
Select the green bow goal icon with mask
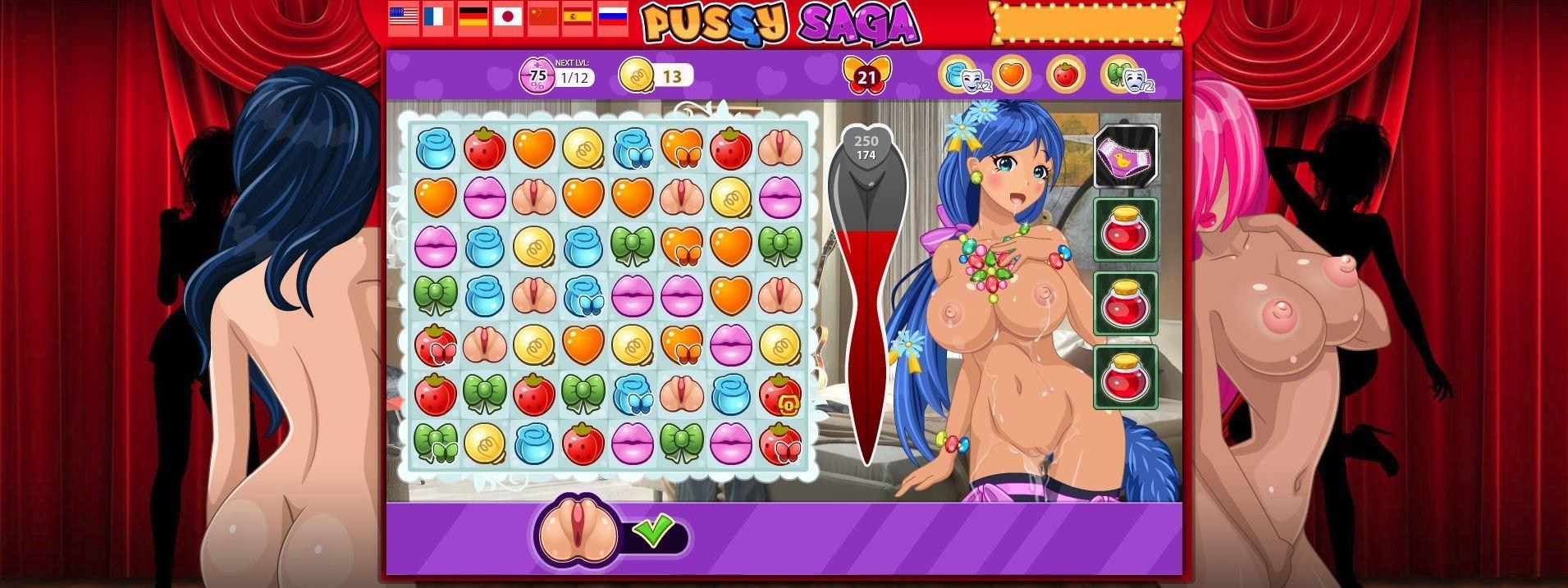click(x=1120, y=75)
